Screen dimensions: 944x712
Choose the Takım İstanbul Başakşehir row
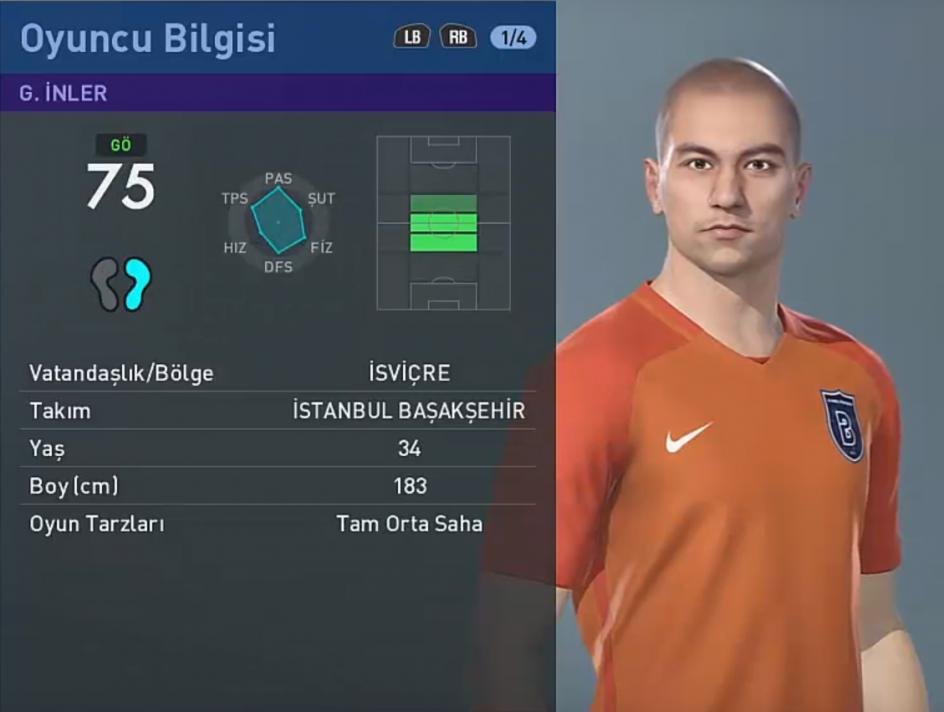pyautogui.click(x=278, y=411)
